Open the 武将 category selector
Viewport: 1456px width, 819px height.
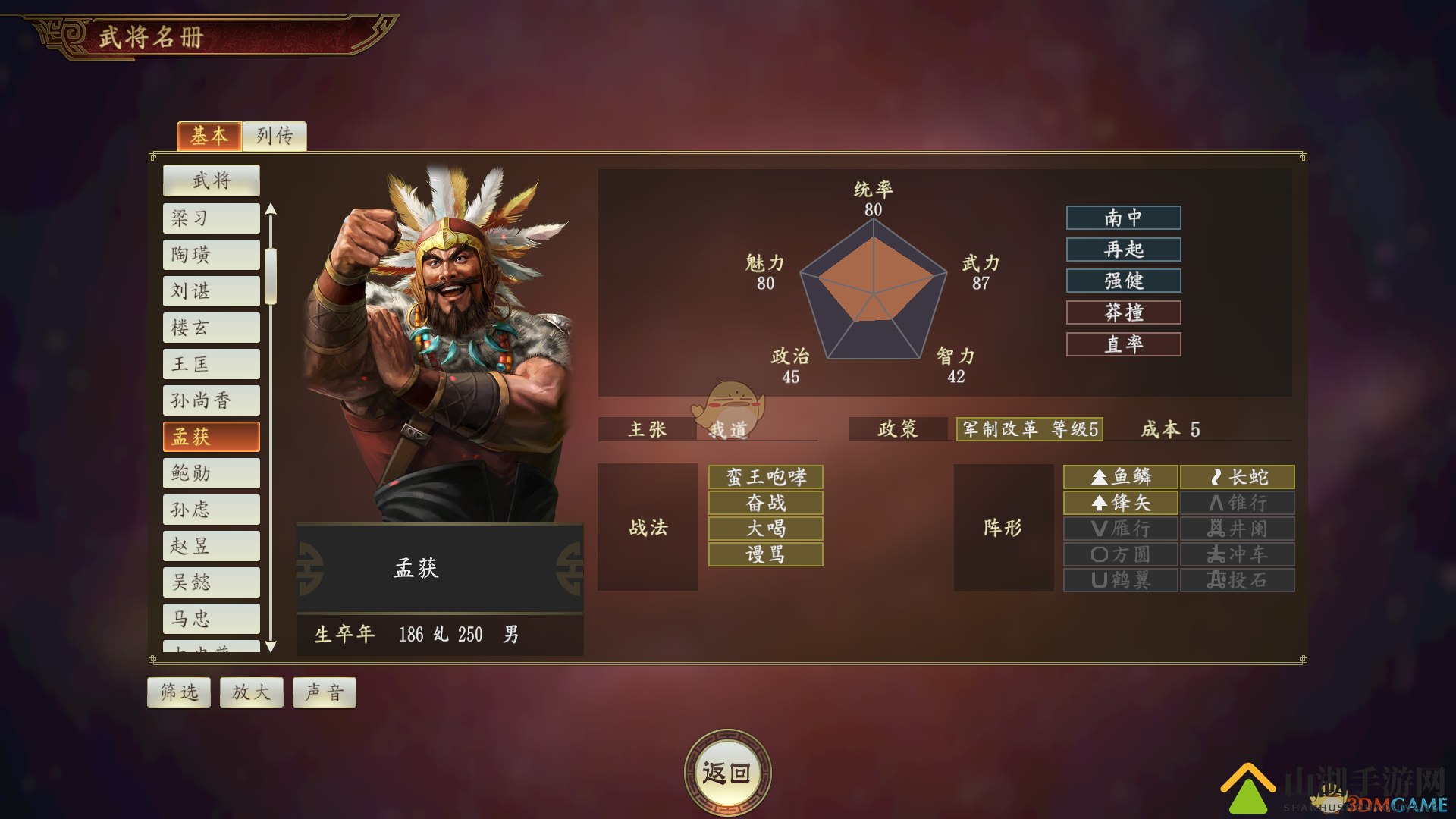[211, 180]
